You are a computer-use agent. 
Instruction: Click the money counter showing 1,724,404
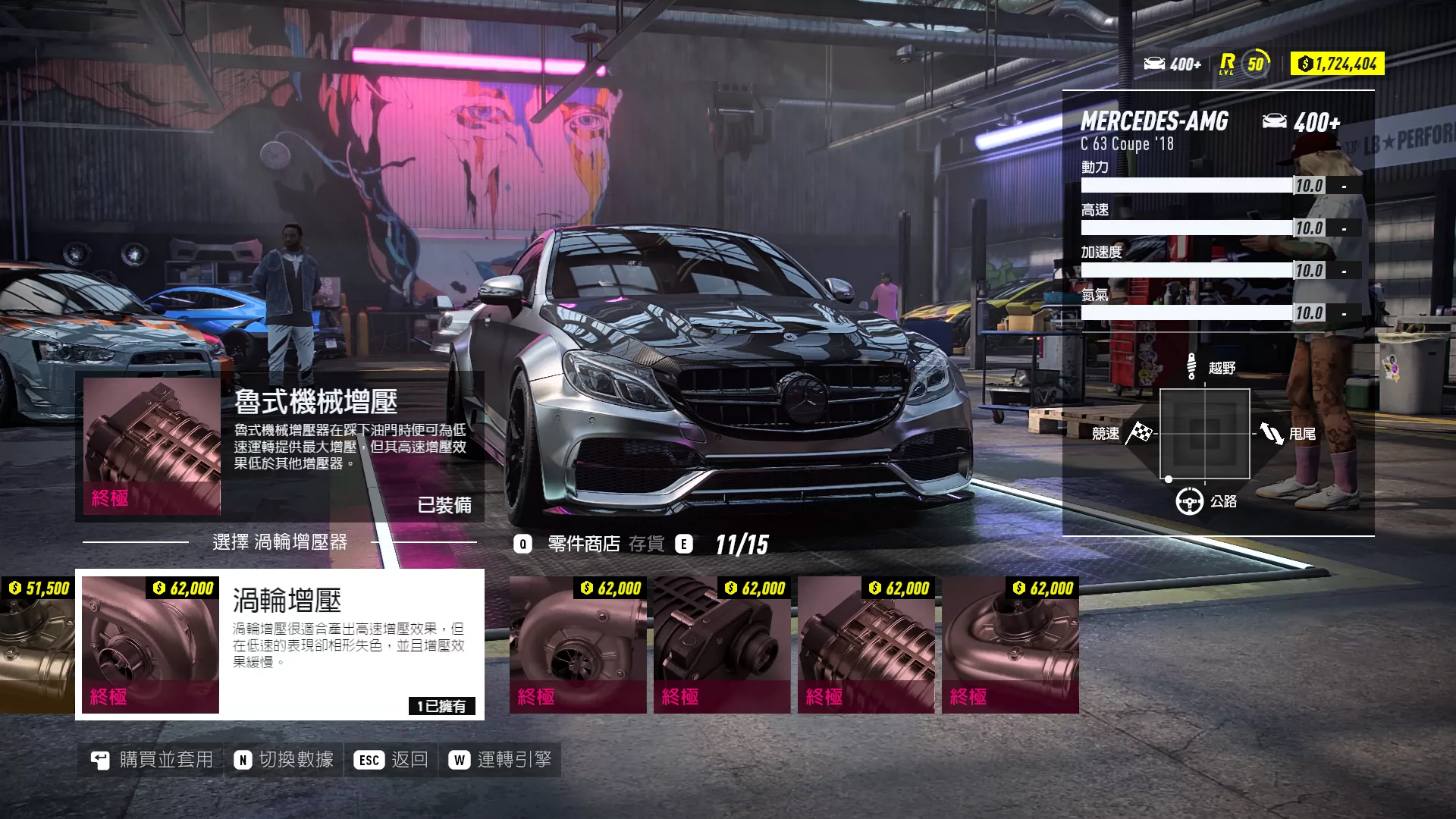coord(1337,64)
